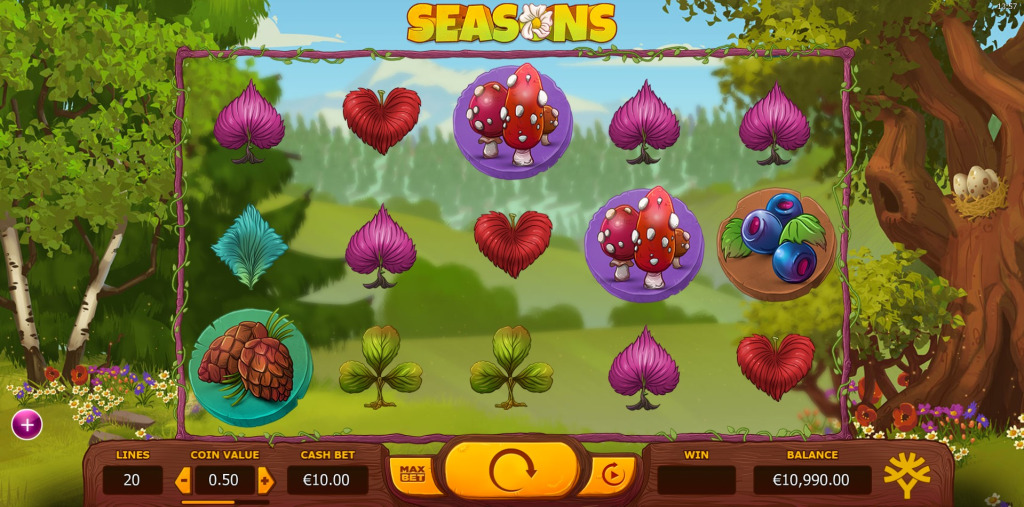Set the maximum bet with Max Bet

pyautogui.click(x=412, y=474)
